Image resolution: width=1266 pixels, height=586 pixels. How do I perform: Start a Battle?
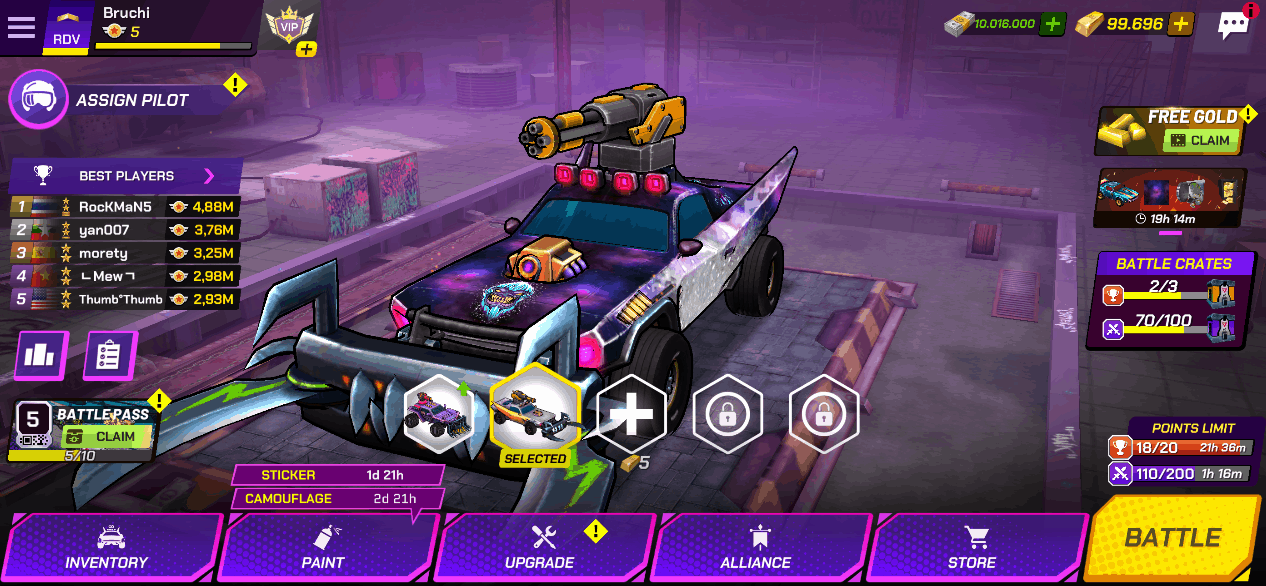pos(1173,538)
